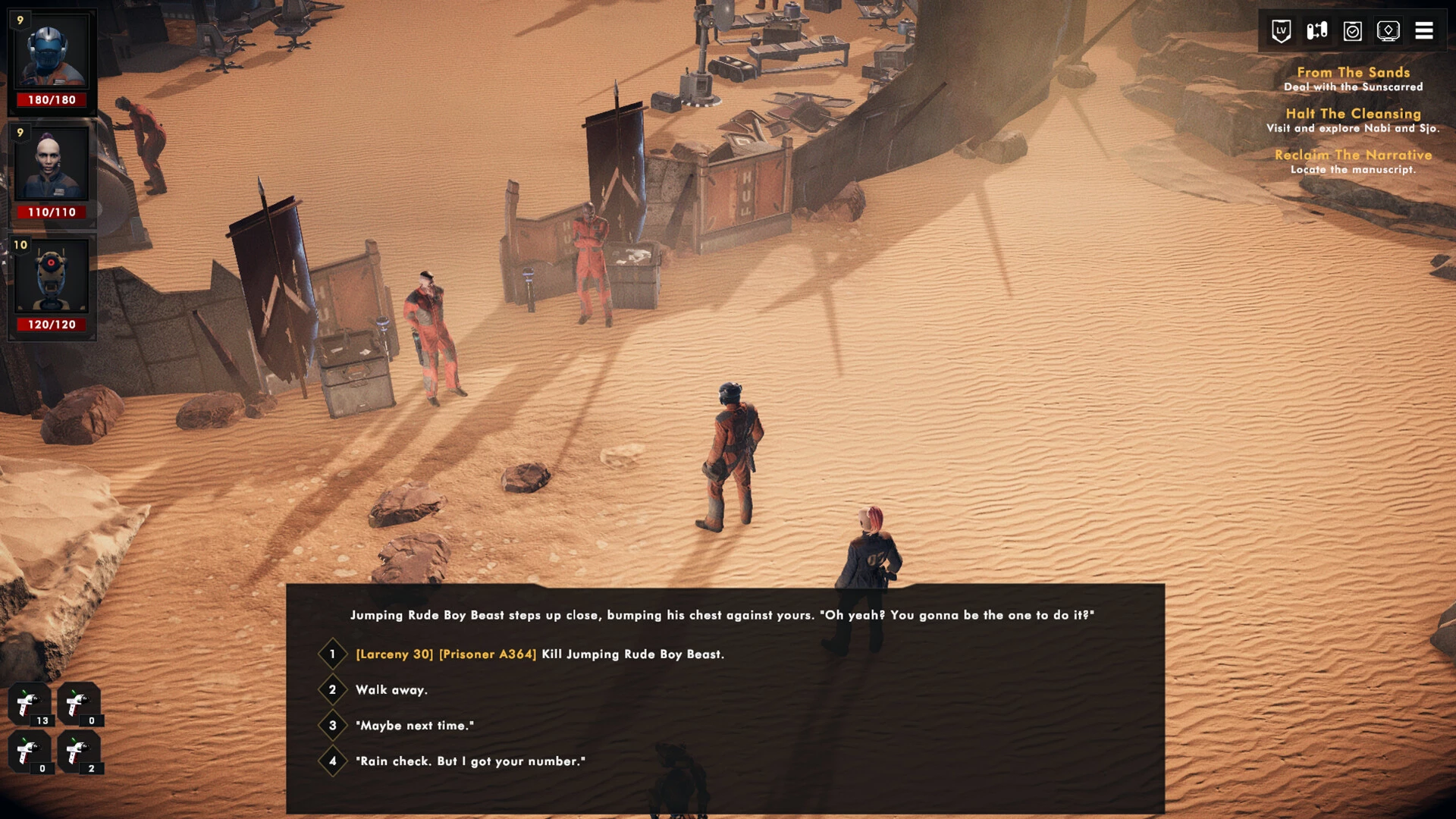Use the injector slot with 2 charges
This screenshot has height=819, width=1456.
click(x=79, y=752)
